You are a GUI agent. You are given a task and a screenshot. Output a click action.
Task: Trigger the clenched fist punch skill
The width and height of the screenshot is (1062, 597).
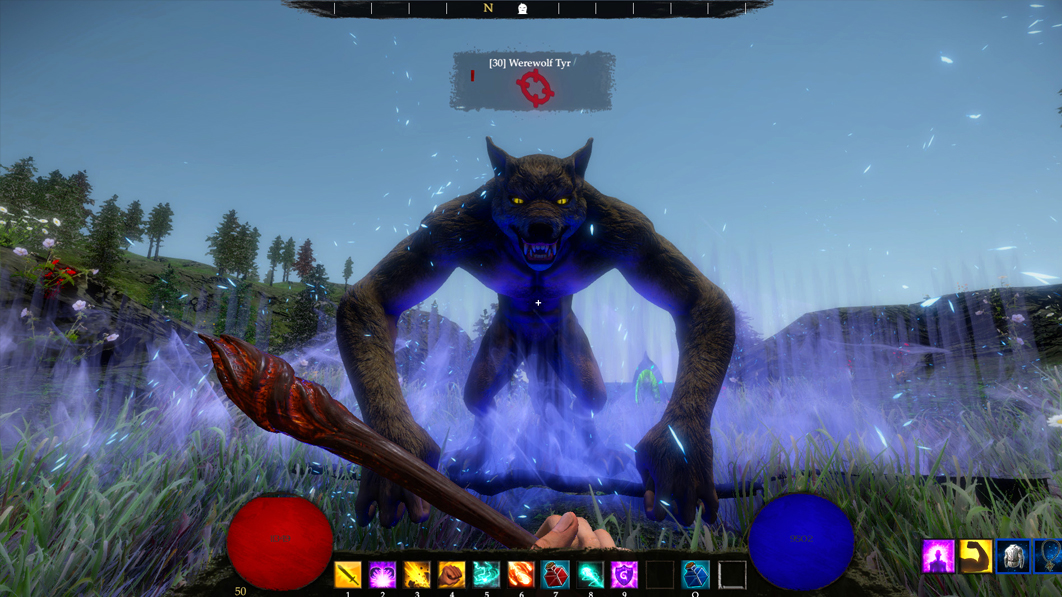click(452, 575)
